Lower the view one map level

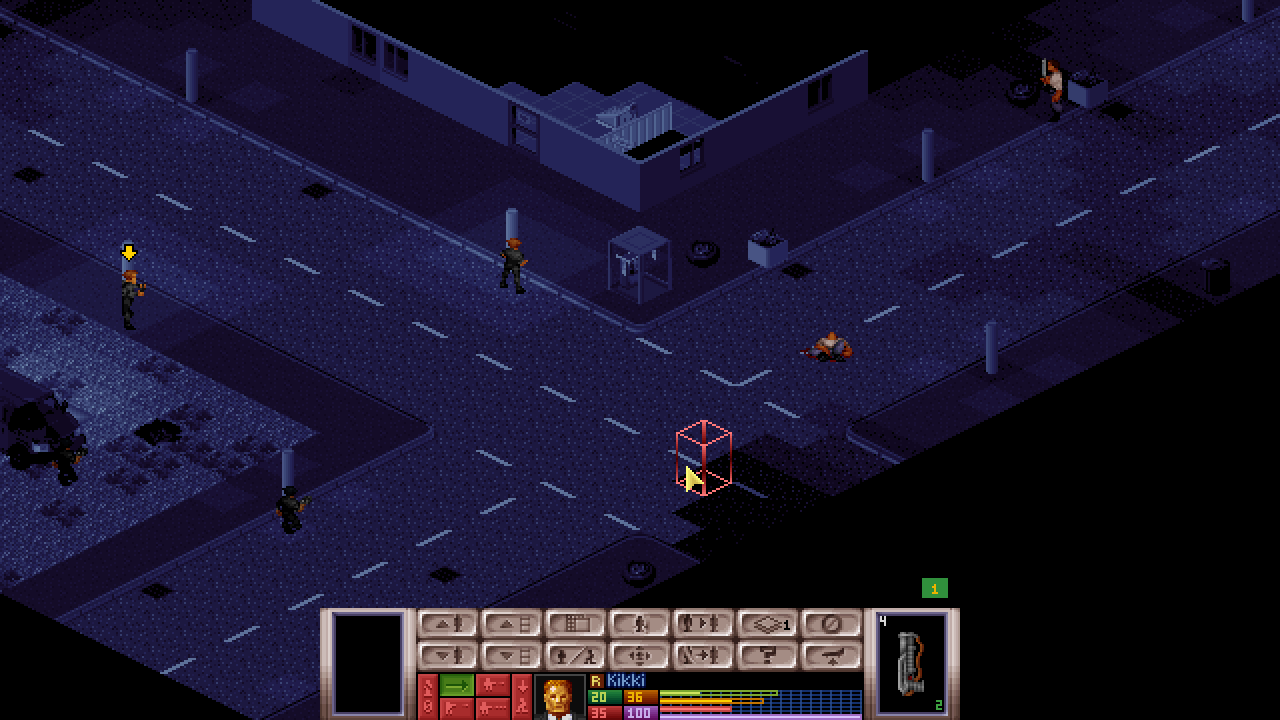click(x=511, y=656)
